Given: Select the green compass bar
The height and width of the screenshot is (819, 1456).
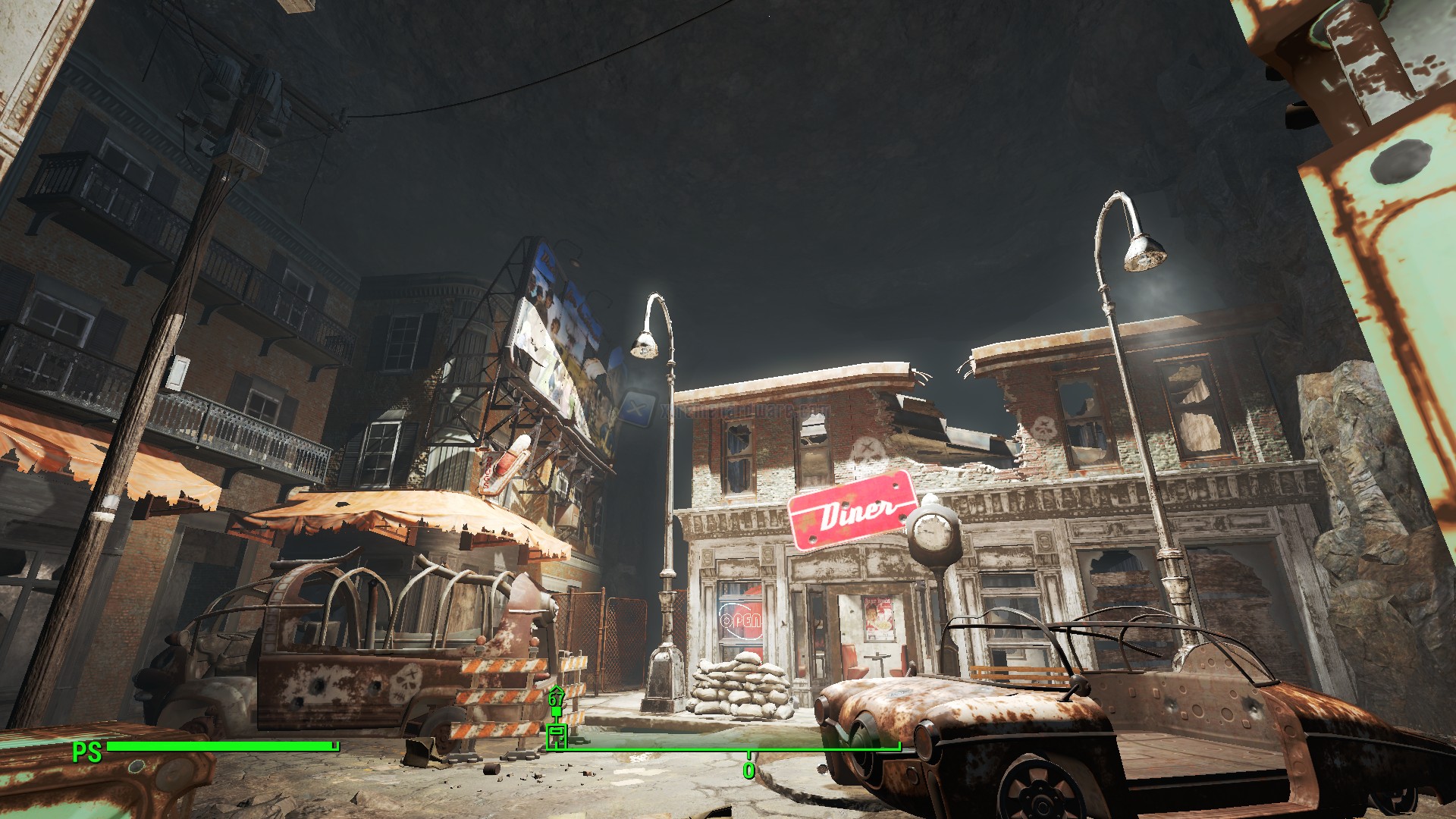Looking at the screenshot, I should pyautogui.click(x=724, y=749).
